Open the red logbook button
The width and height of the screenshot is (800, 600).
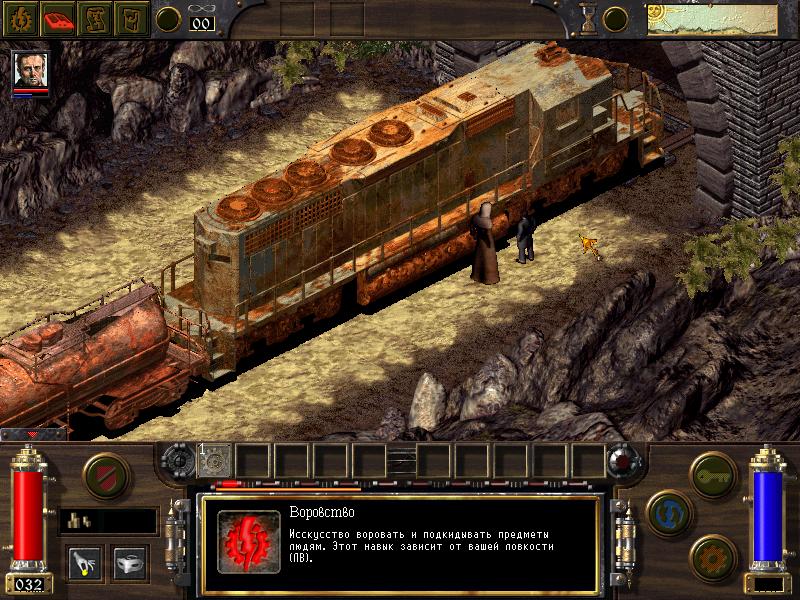pyautogui.click(x=59, y=17)
